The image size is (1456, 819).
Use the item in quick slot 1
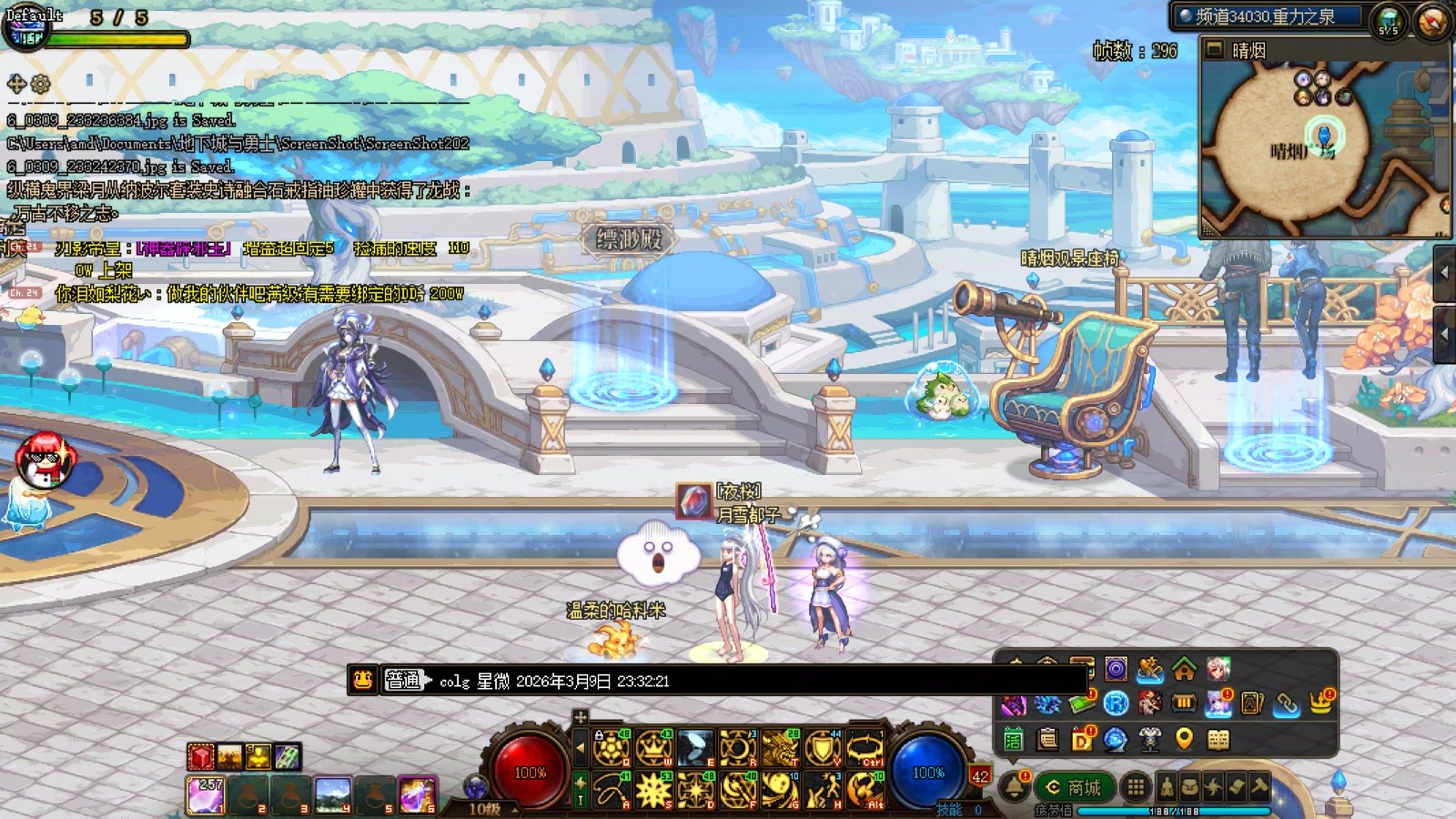tap(207, 794)
